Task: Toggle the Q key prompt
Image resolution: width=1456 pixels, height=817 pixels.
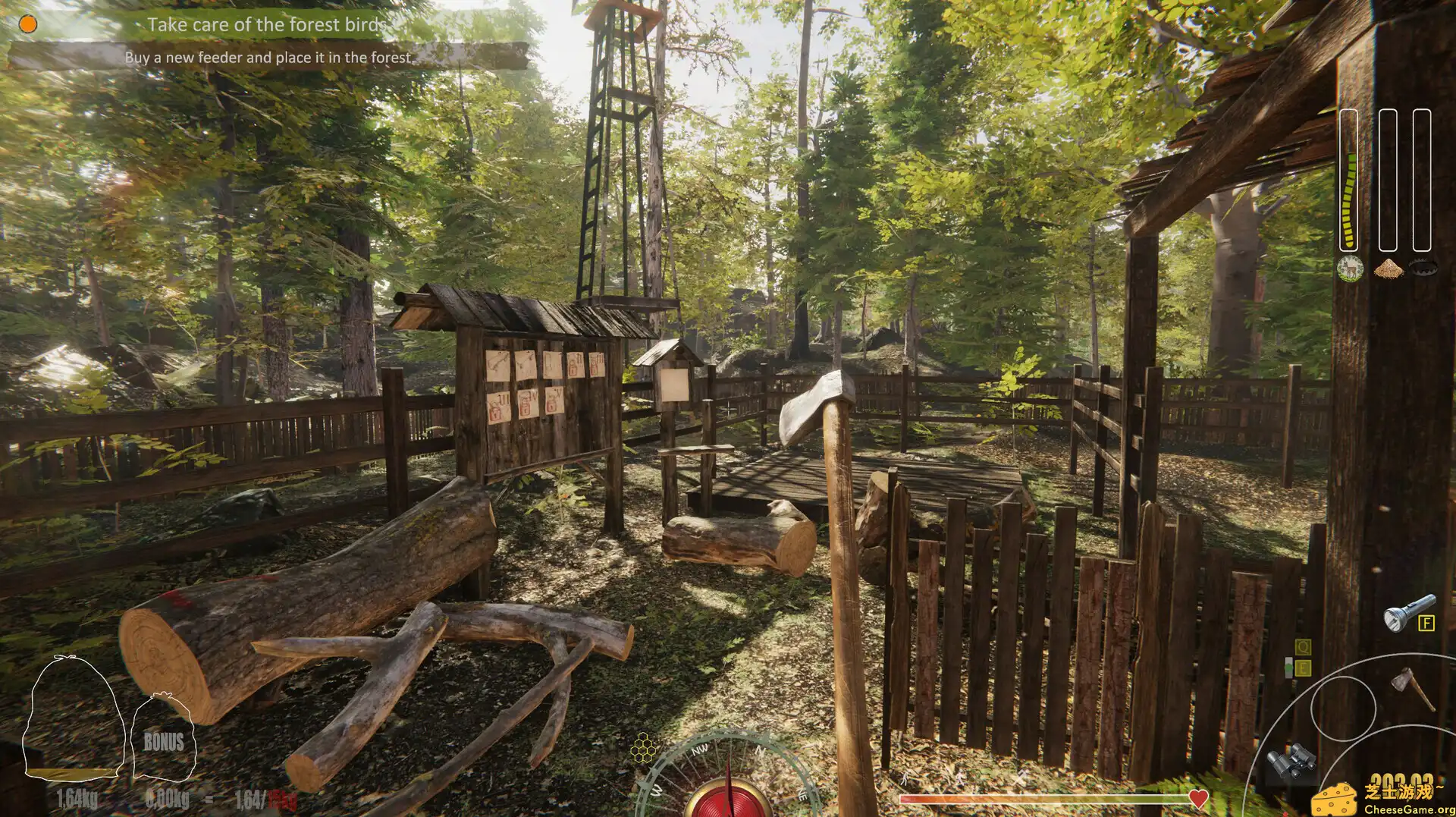Action: tap(1302, 647)
